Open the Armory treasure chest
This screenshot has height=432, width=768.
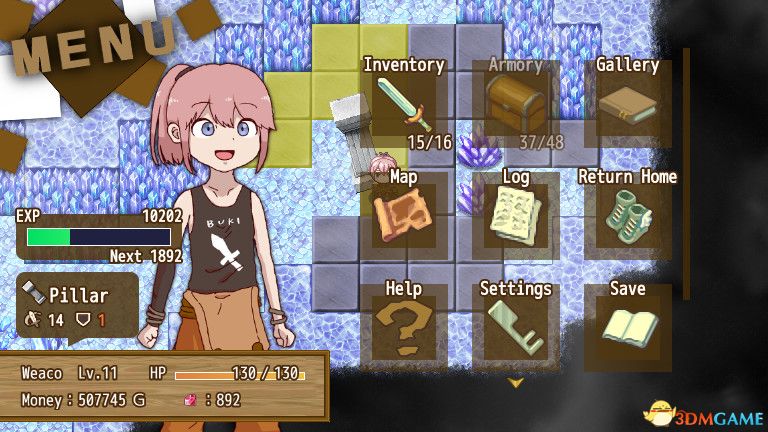click(x=515, y=106)
